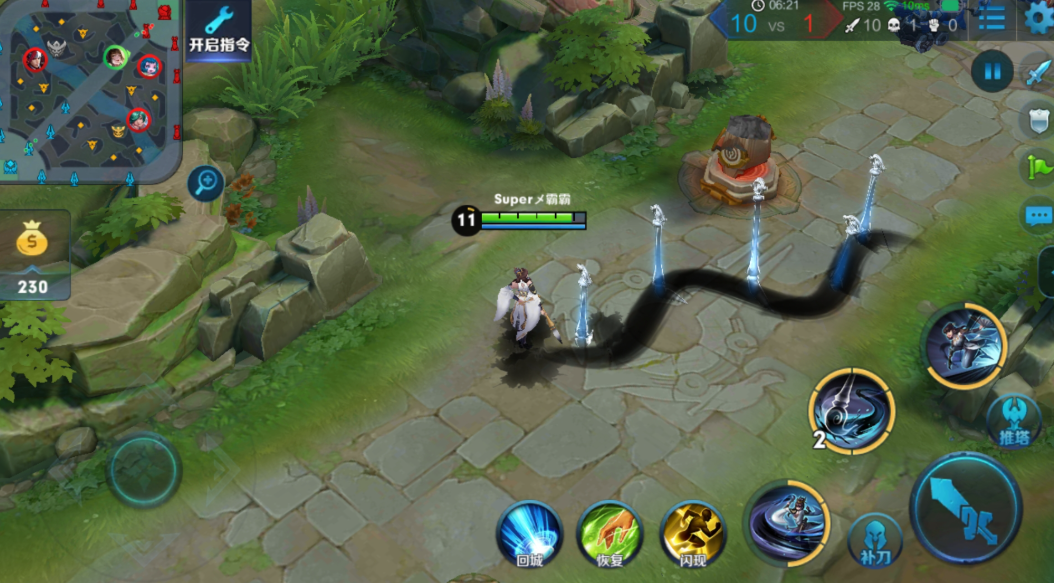Send the sword attack signal
1054x583 pixels.
click(1037, 72)
